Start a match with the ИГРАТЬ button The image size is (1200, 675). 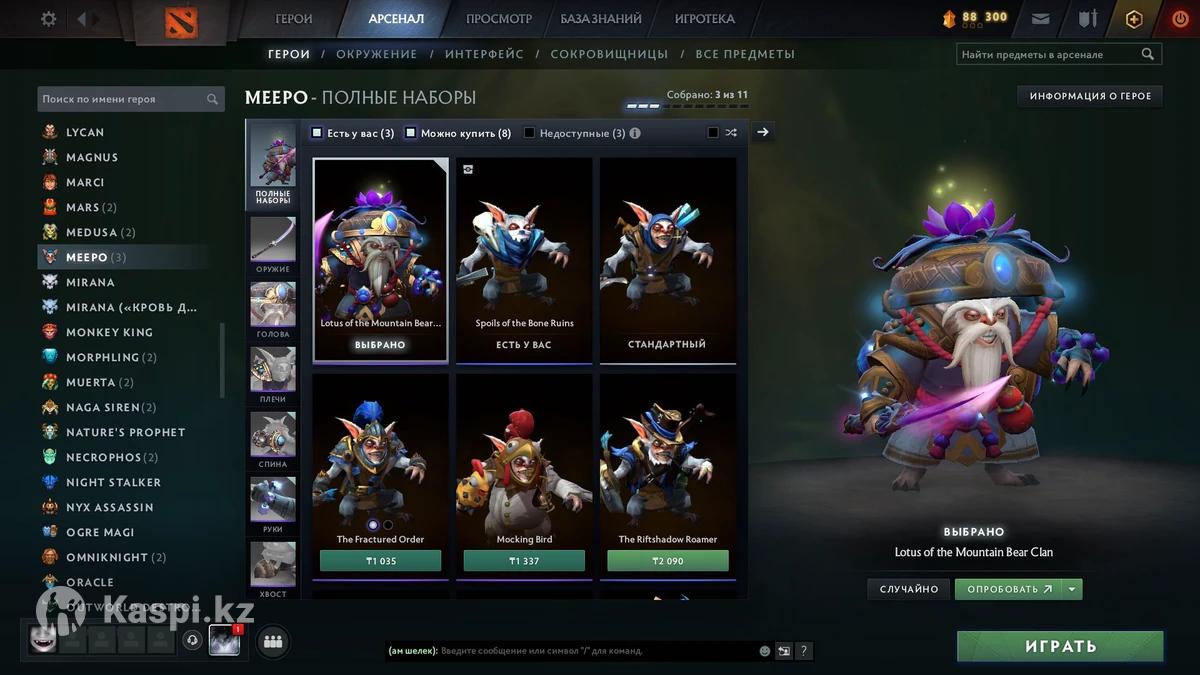tap(1060, 646)
